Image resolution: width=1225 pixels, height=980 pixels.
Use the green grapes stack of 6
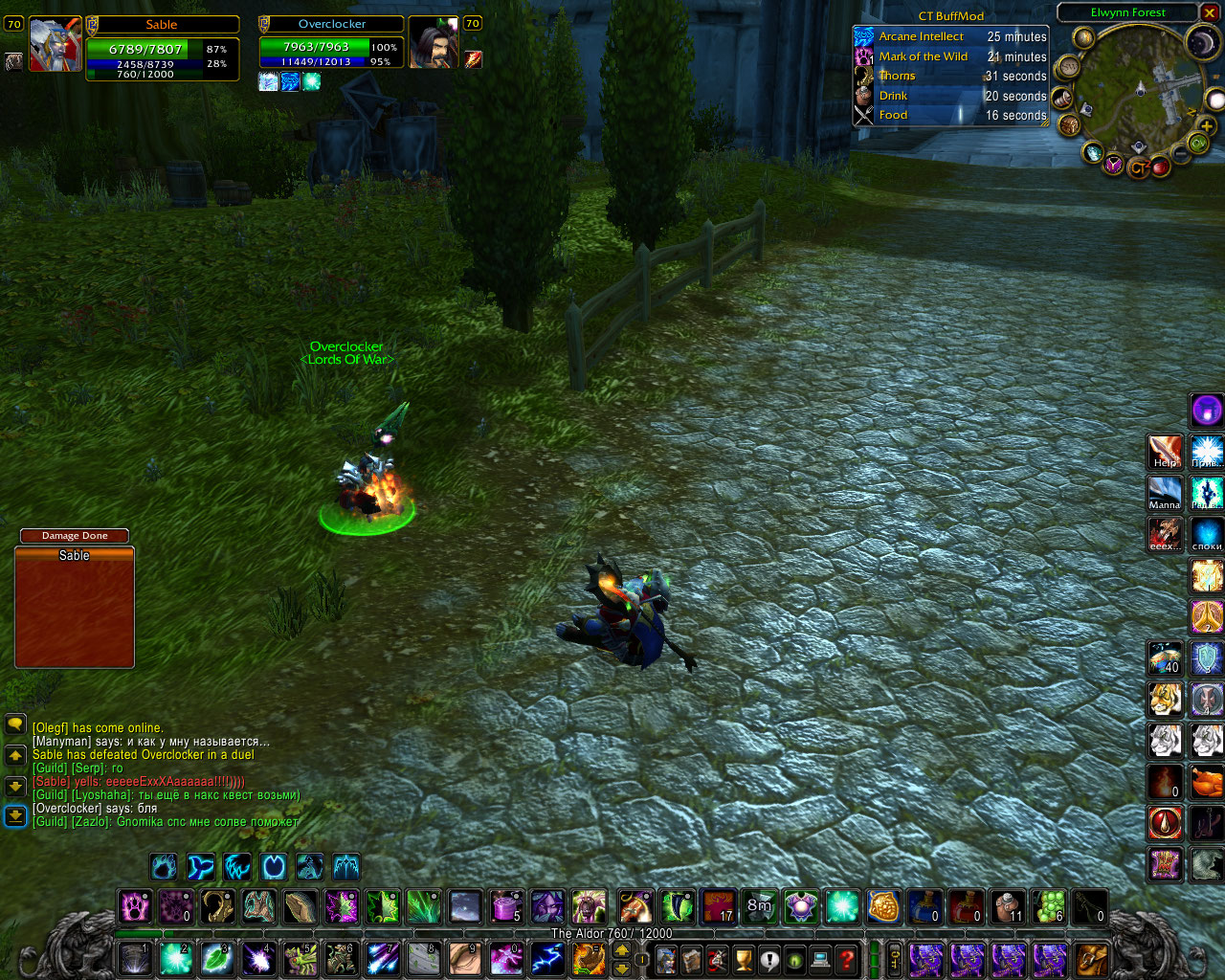pyautogui.click(x=1049, y=906)
